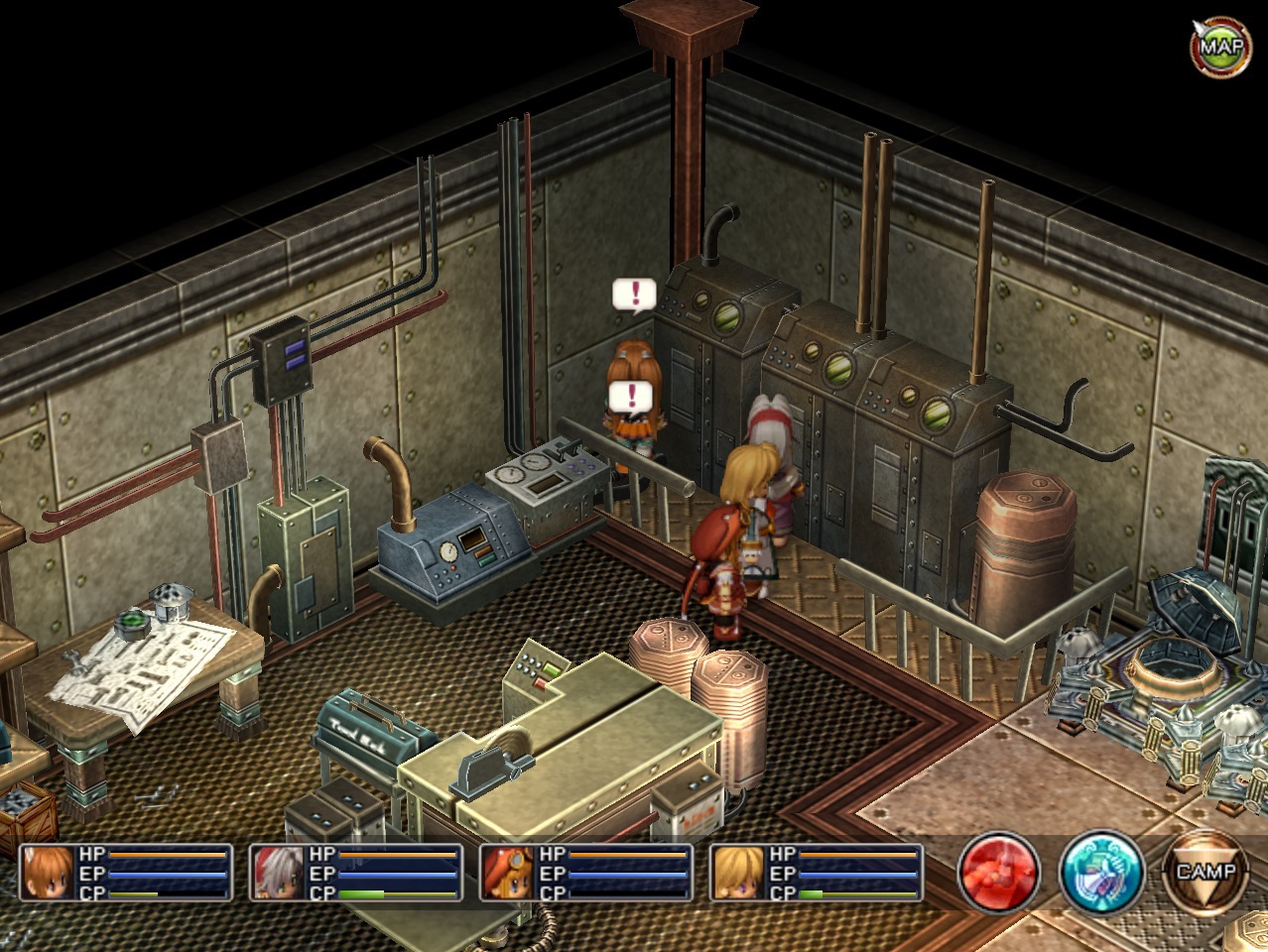
Task: Select the white-haired character's party portrait
Action: [277, 873]
